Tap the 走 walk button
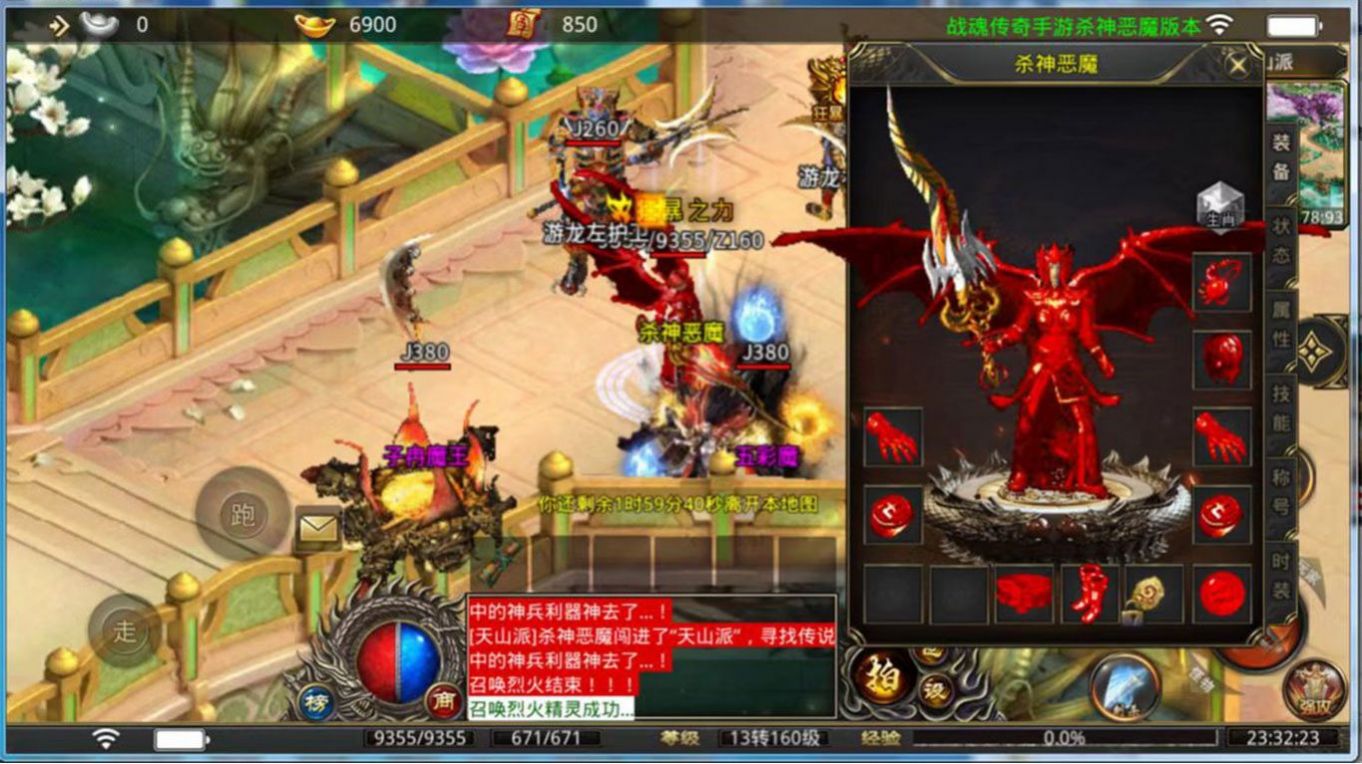1362x764 pixels. [124, 631]
